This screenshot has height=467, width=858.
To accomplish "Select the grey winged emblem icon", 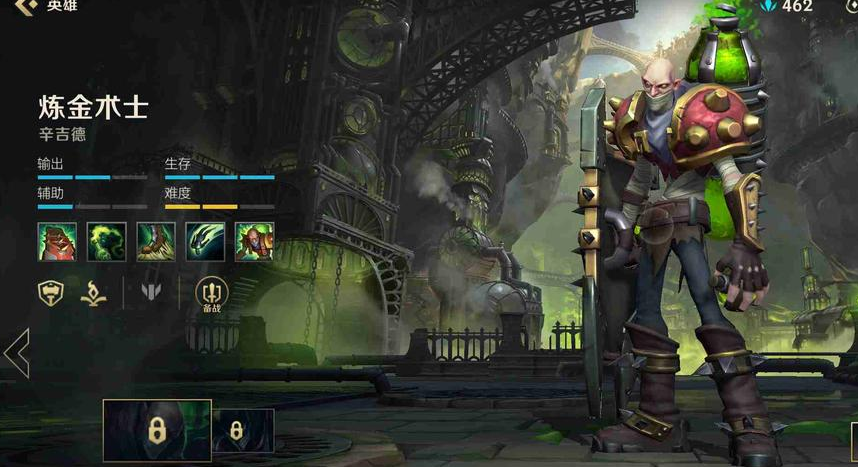I will (151, 292).
